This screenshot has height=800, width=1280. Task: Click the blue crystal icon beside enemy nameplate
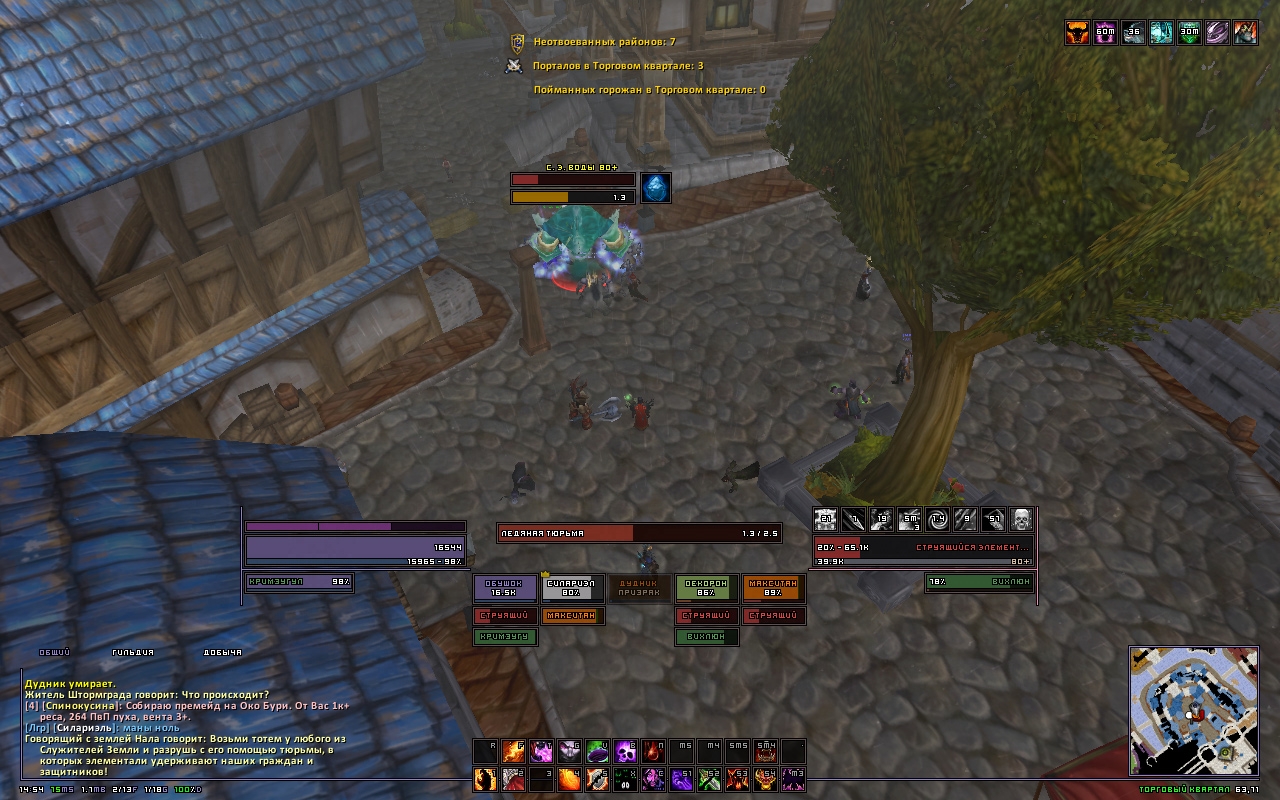(655, 188)
